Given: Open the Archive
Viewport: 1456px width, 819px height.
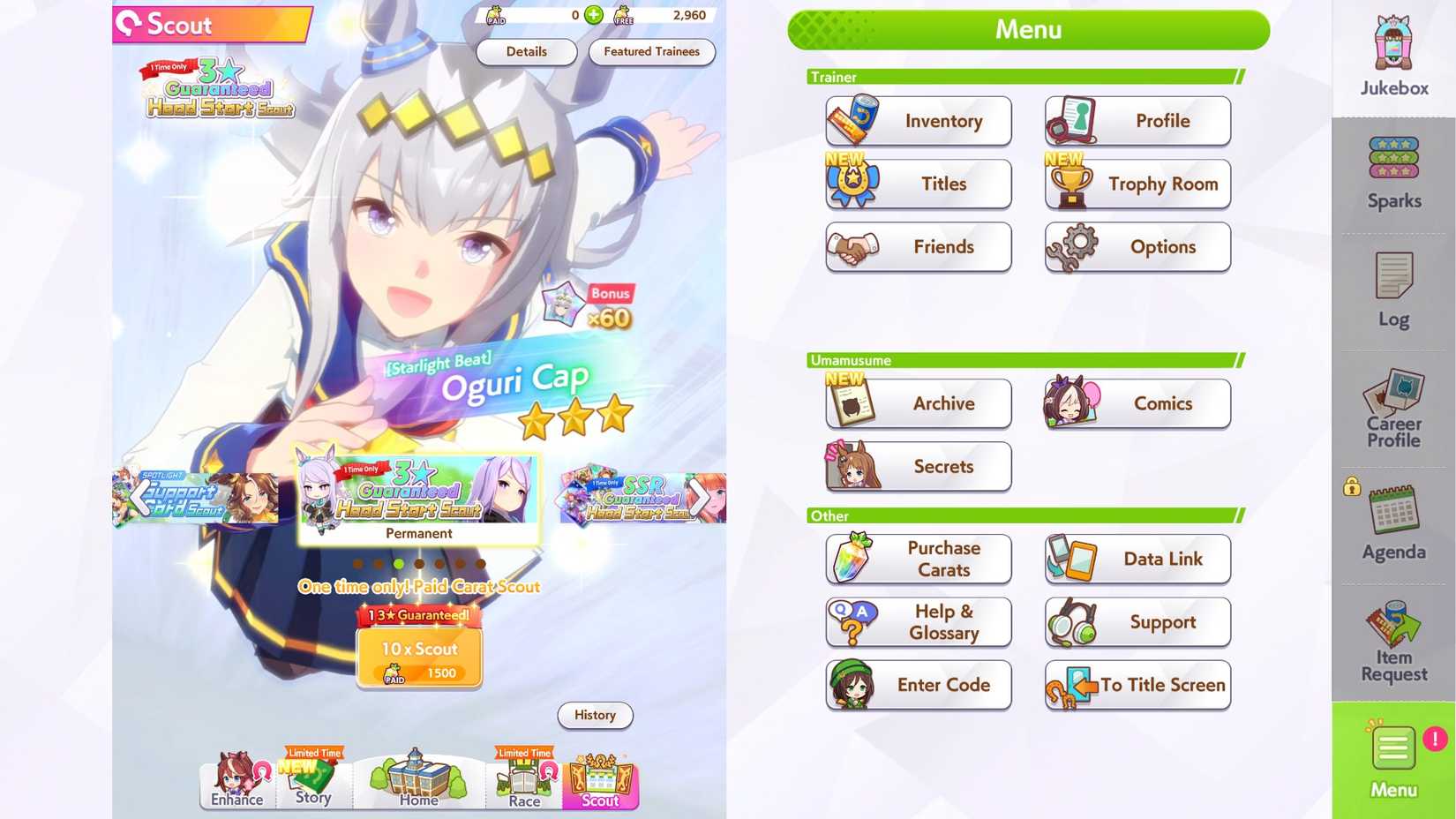Looking at the screenshot, I should coord(918,403).
